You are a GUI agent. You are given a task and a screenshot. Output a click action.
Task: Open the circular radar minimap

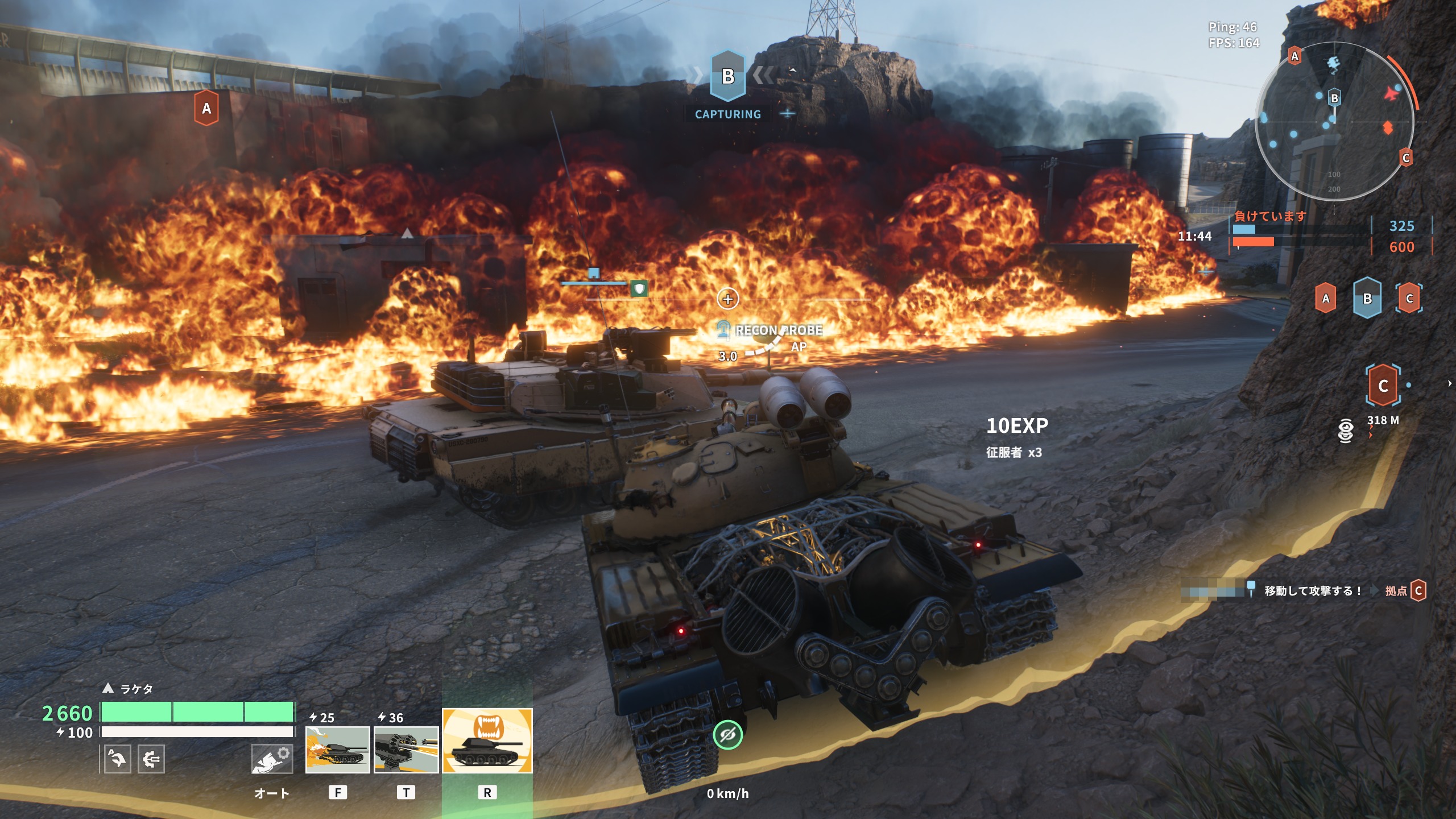point(1334,121)
